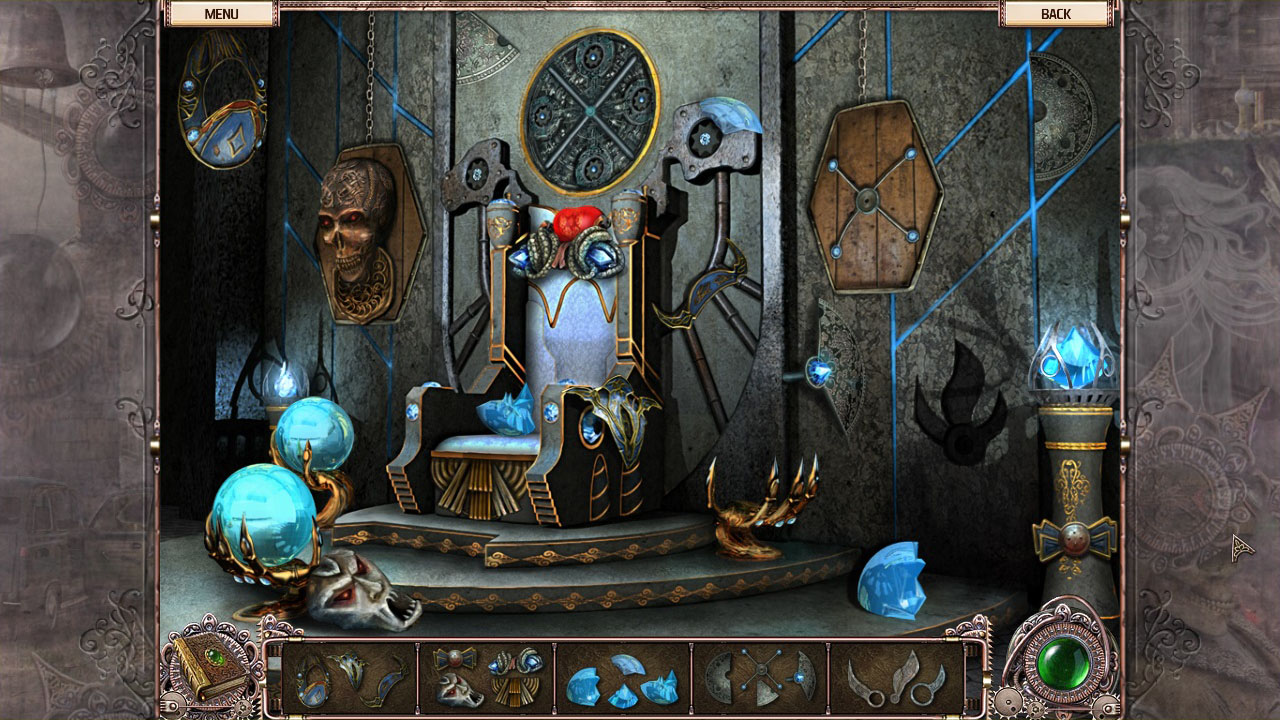The image size is (1280, 720).
Task: Click BACK to leave the throne room
Action: 1057,13
